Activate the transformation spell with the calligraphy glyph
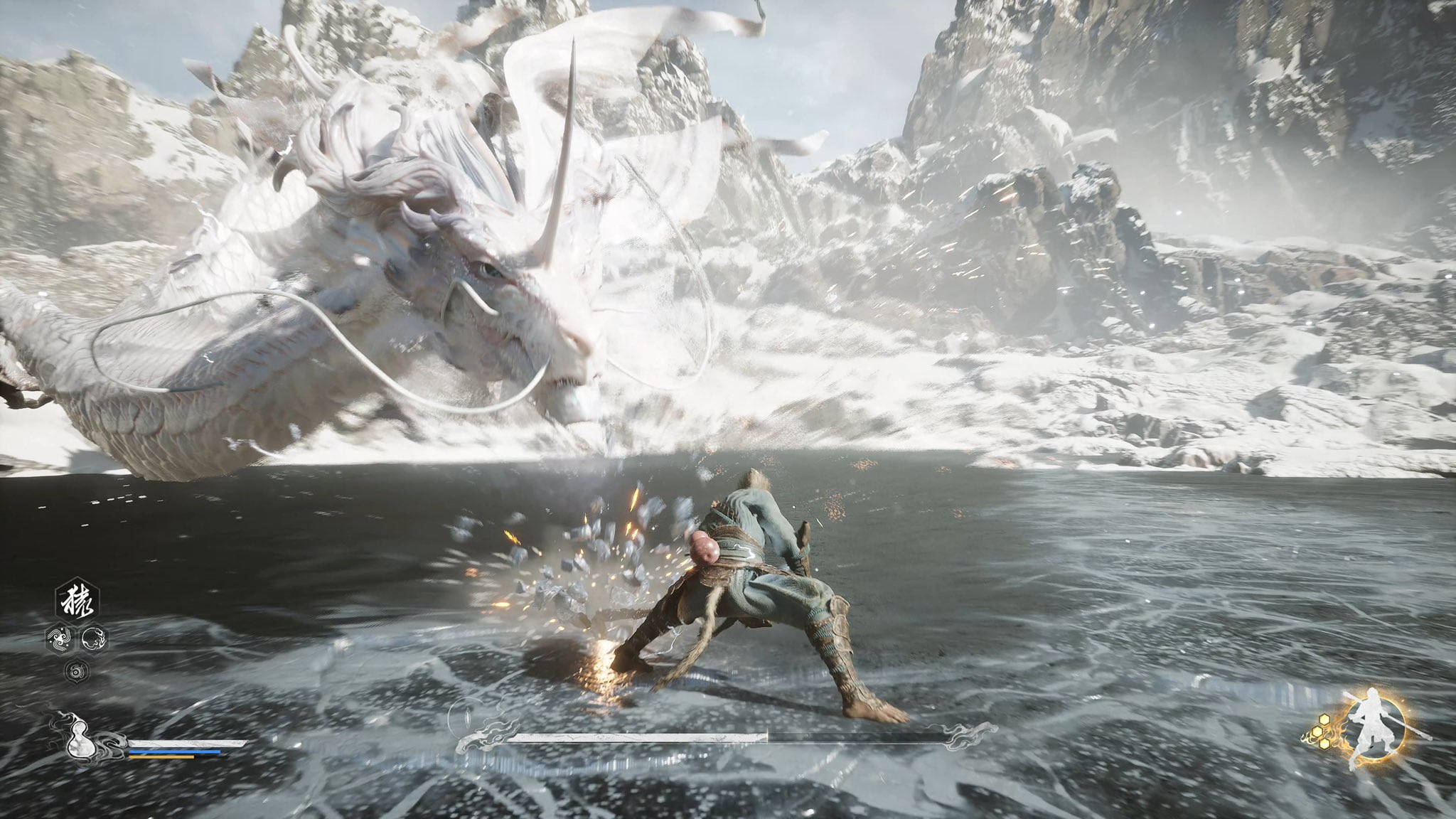 [x=77, y=601]
